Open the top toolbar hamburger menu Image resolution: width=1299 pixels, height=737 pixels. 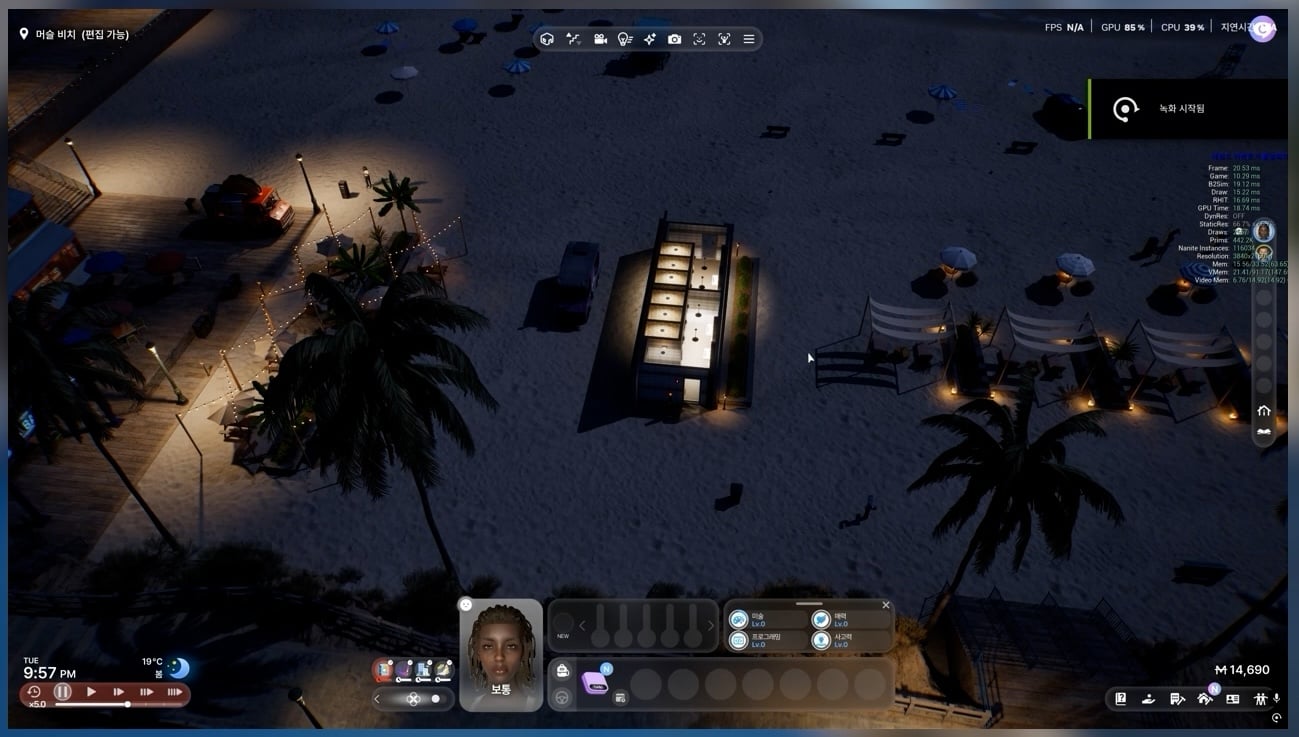coord(749,39)
